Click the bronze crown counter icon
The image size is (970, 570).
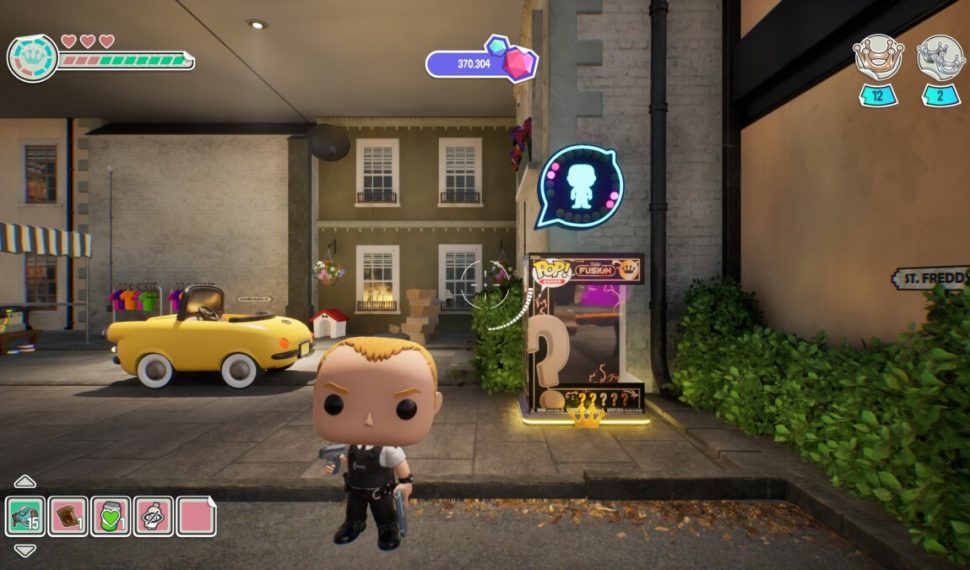878,58
